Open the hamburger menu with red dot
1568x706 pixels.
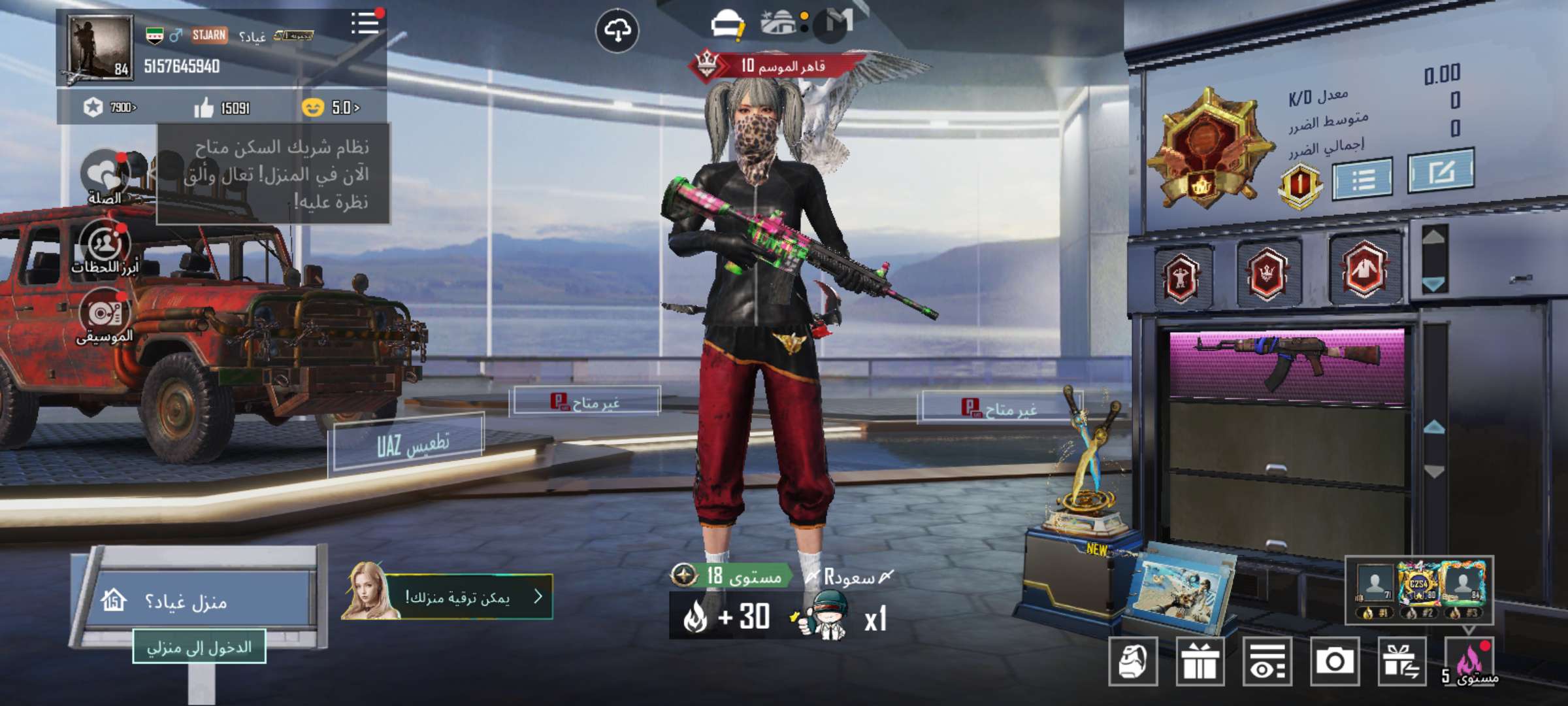pyautogui.click(x=365, y=24)
